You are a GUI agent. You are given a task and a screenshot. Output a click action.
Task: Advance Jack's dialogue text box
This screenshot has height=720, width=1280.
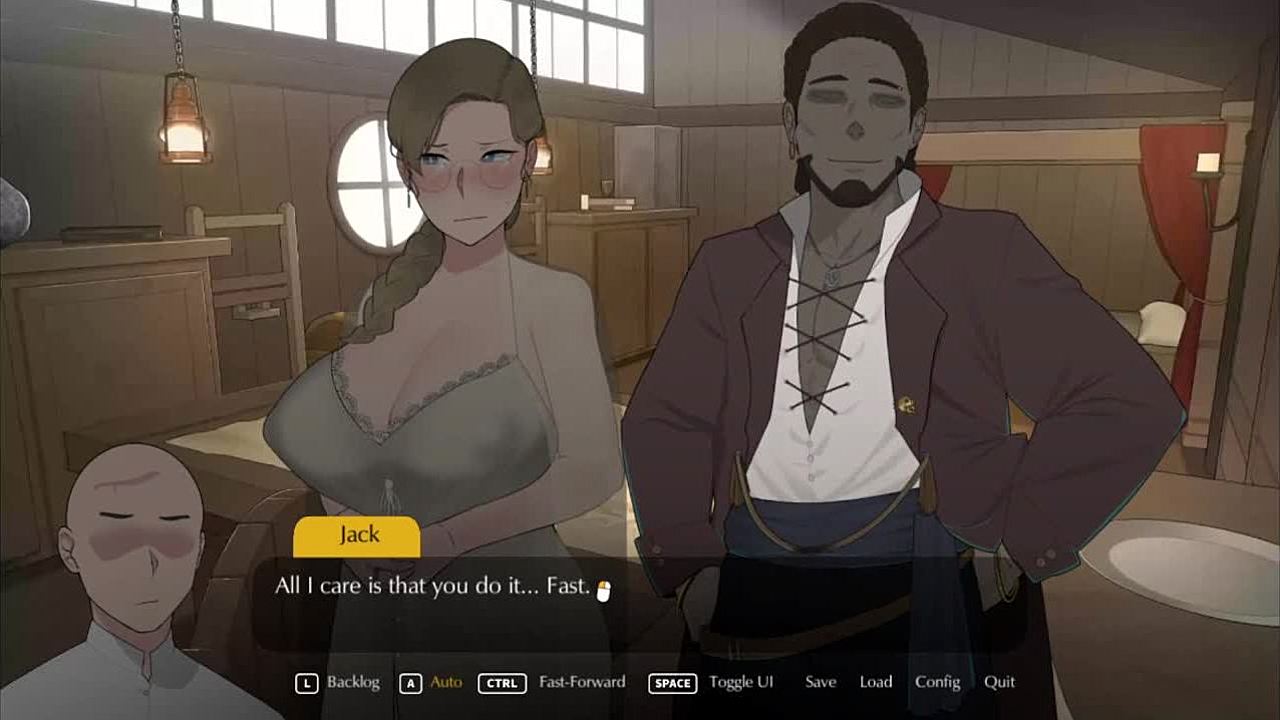click(640, 600)
